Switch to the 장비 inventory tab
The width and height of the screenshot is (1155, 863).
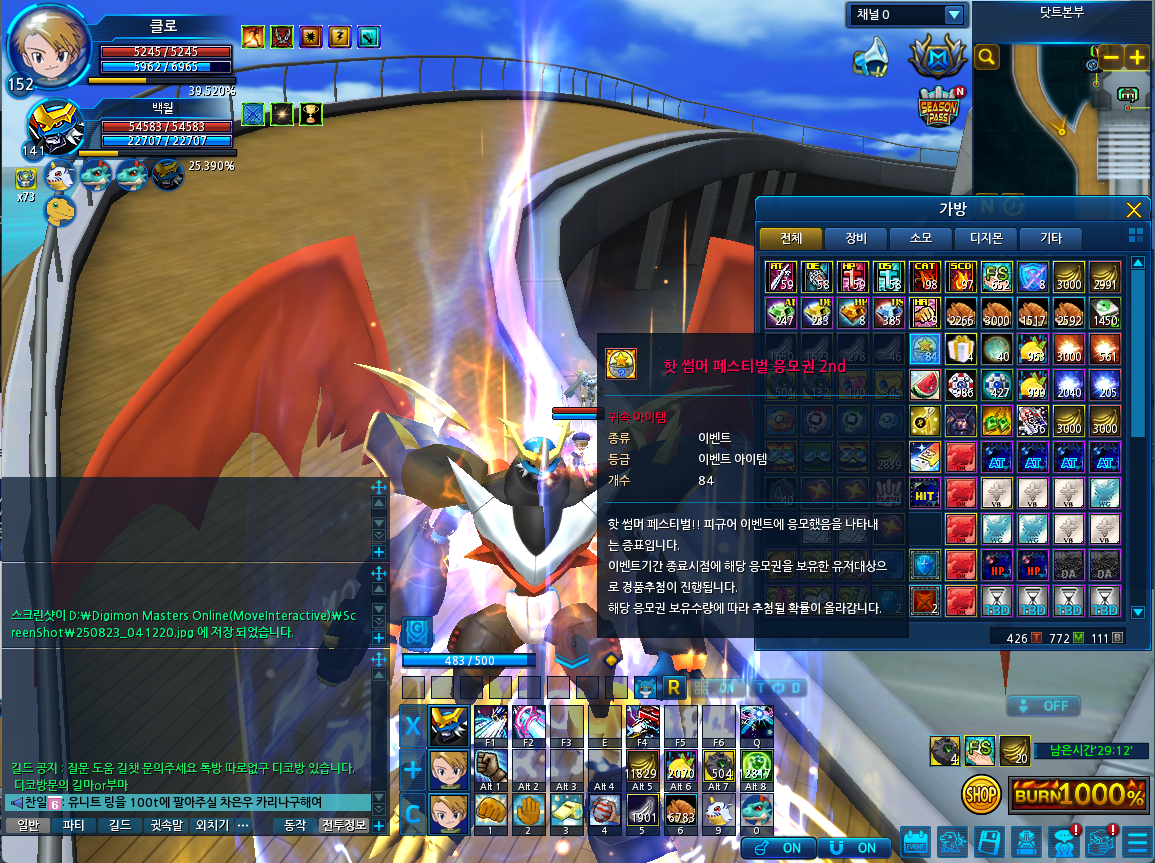(855, 238)
